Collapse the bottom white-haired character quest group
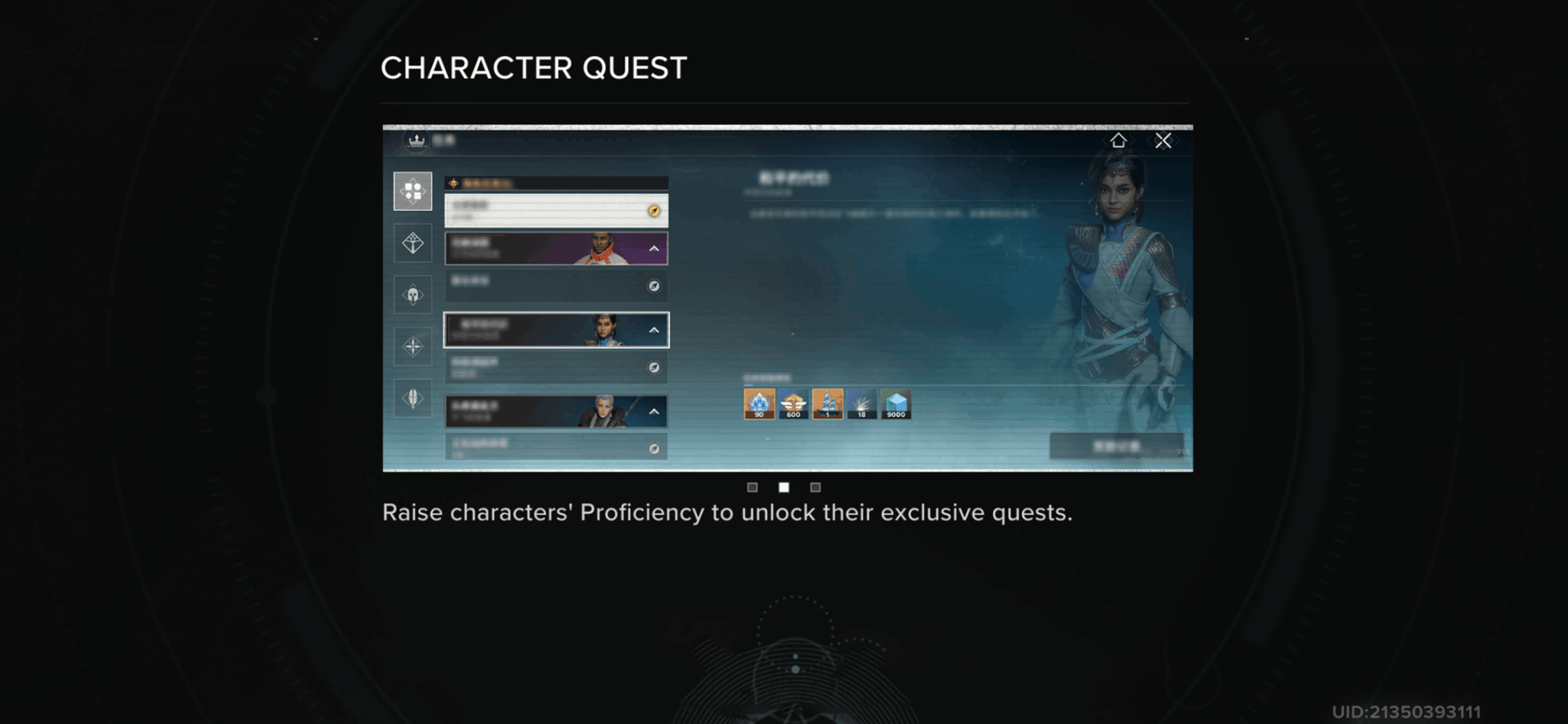The height and width of the screenshot is (724, 1568). click(655, 412)
